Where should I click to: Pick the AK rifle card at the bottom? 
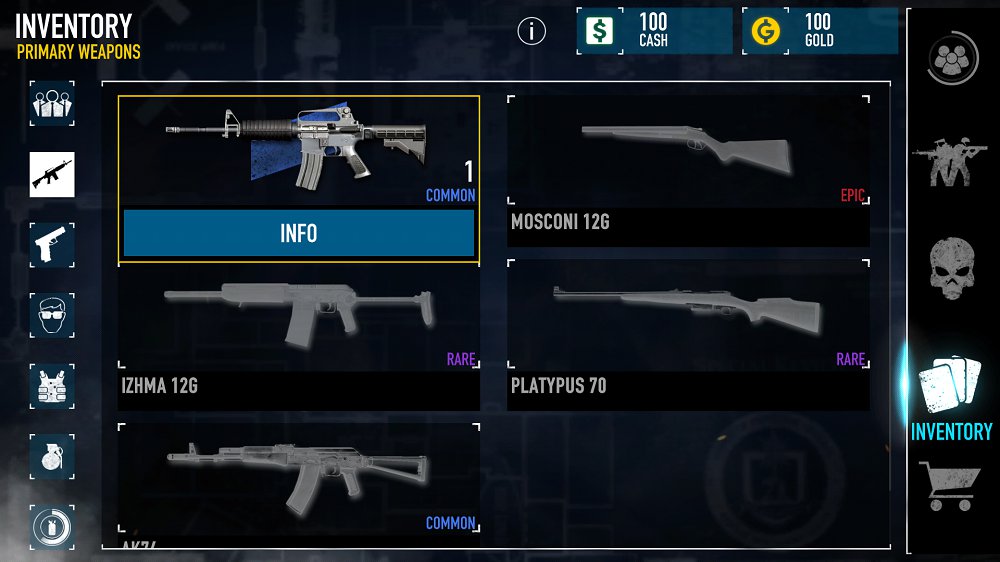(298, 482)
